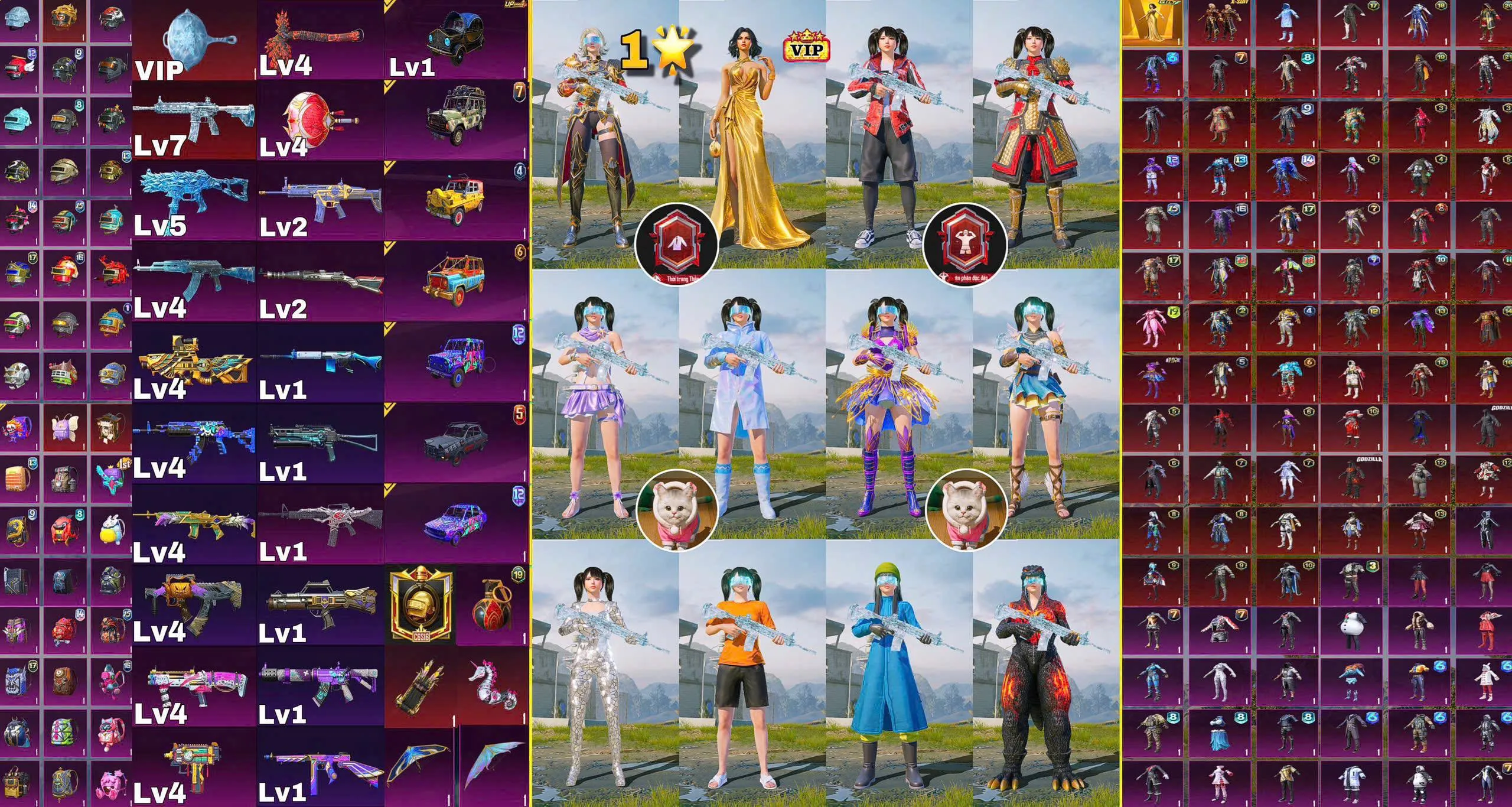Select the seahorse ornament item
This screenshot has width=1512, height=807.
click(491, 685)
